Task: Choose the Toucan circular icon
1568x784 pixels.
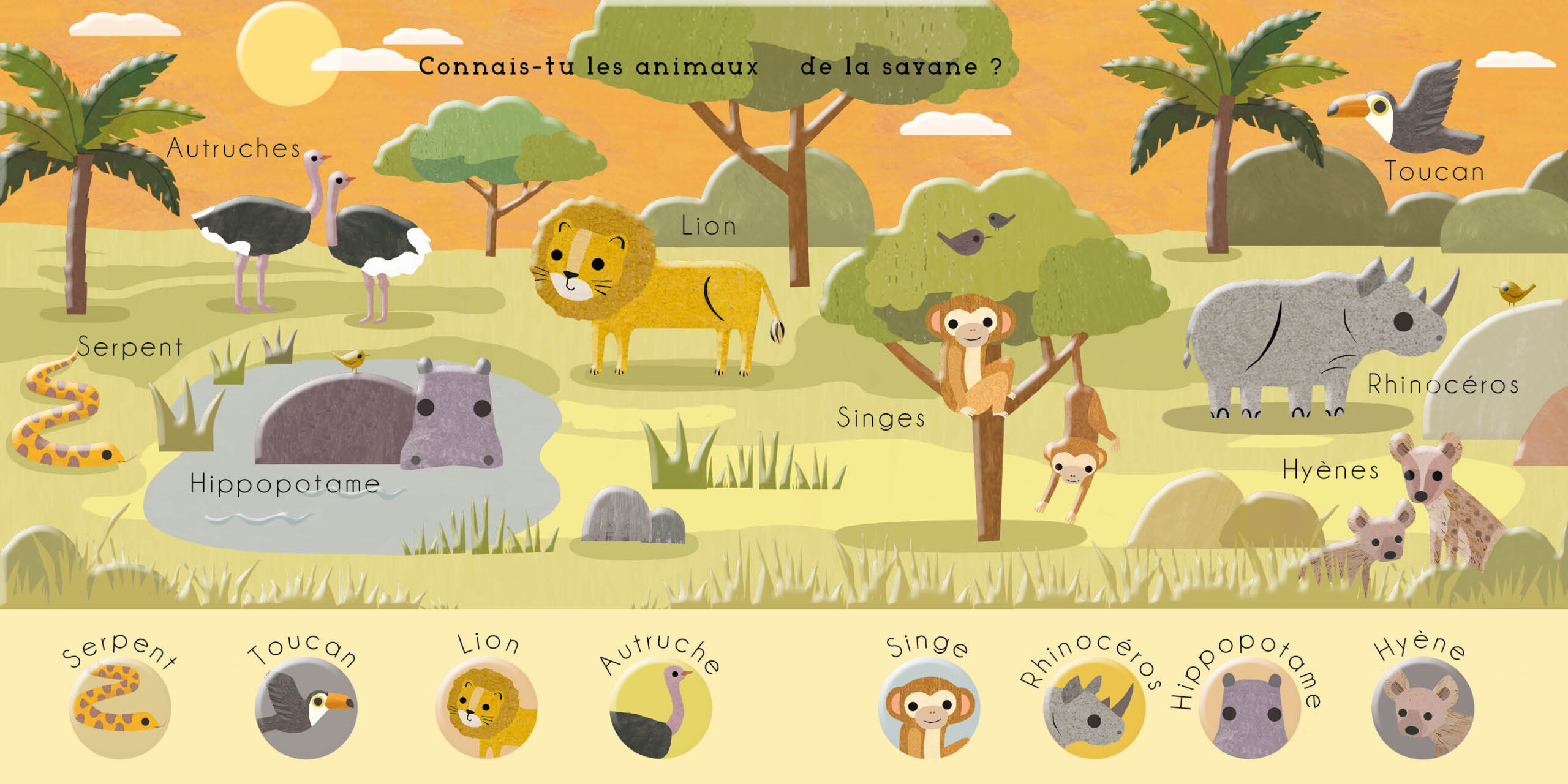Action: [x=306, y=708]
